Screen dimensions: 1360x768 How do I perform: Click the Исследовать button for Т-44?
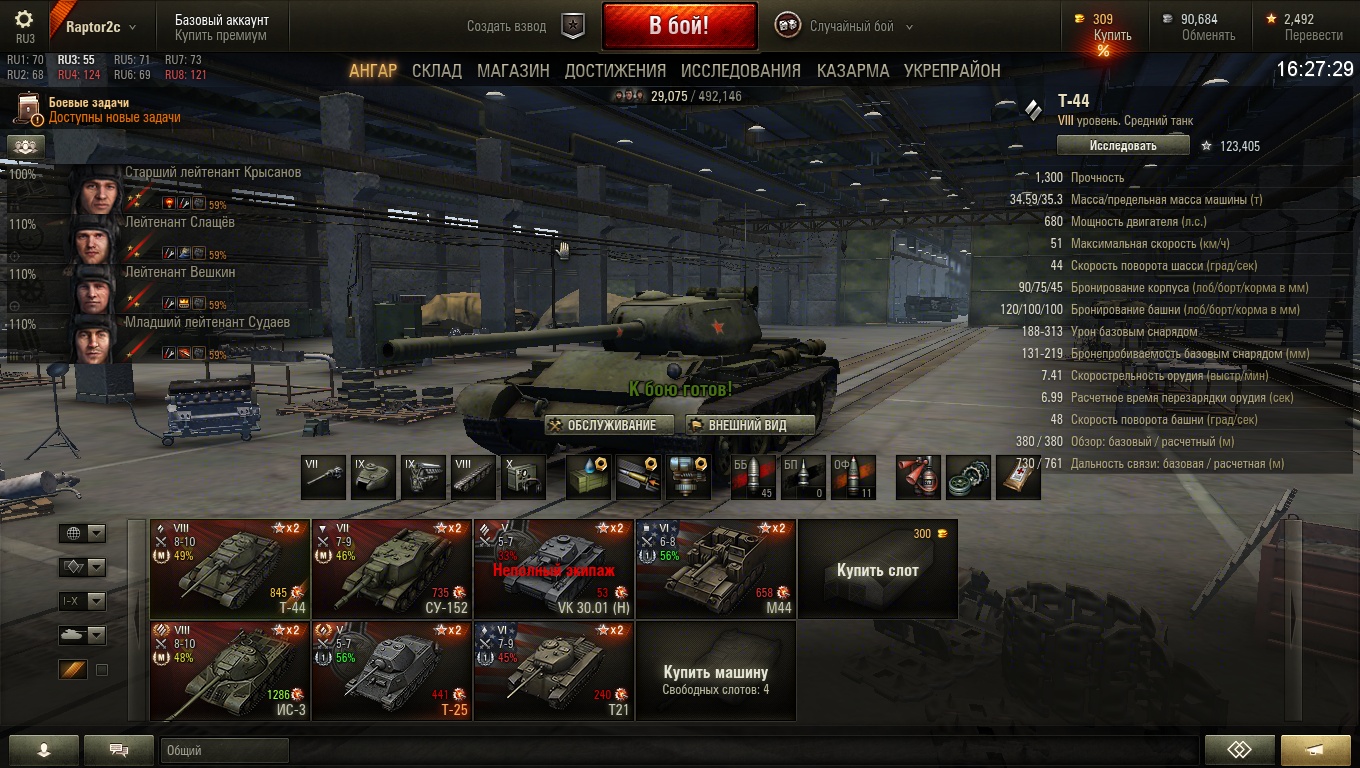1123,145
